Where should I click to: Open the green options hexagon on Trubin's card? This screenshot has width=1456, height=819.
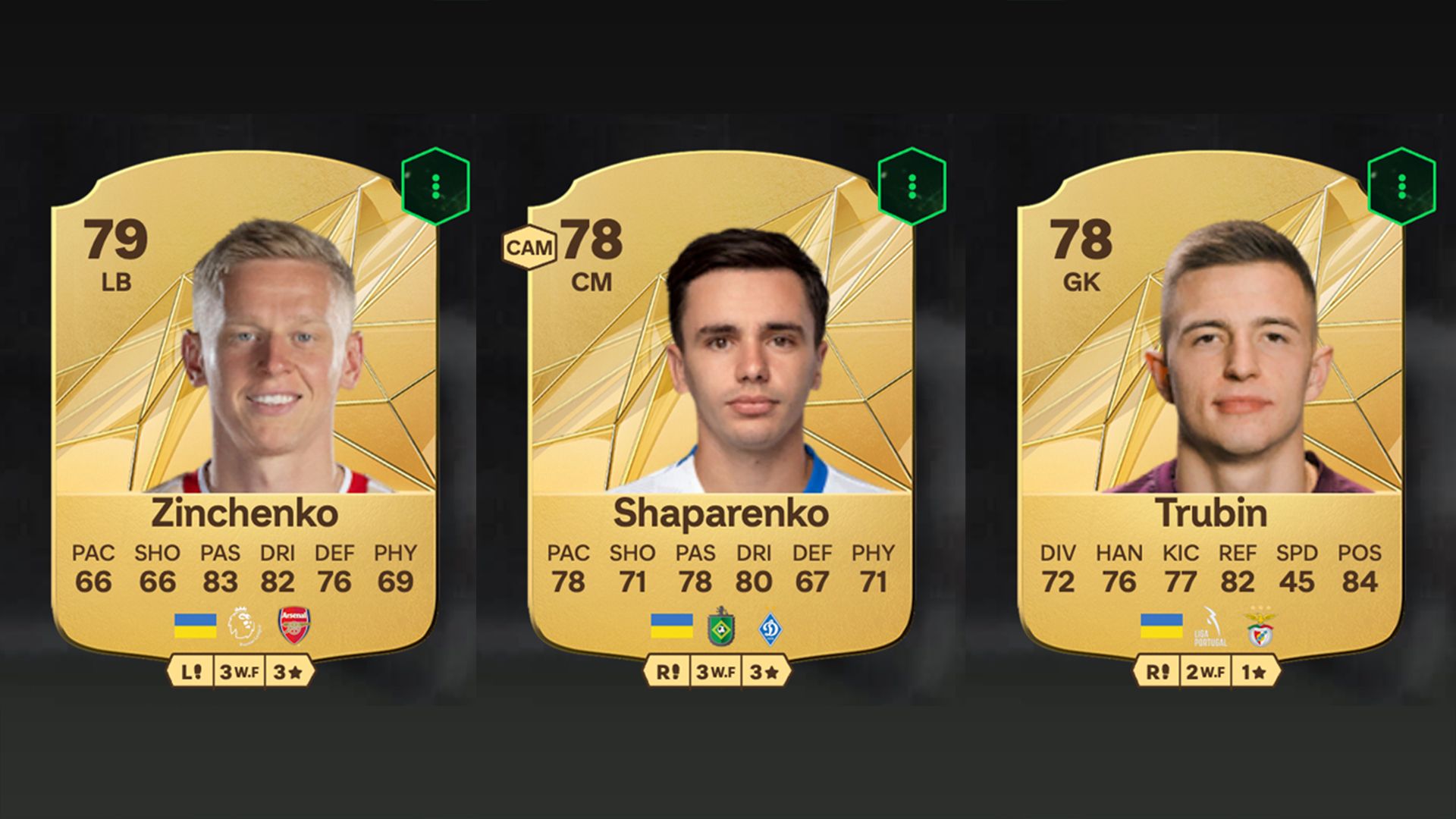point(1401,186)
